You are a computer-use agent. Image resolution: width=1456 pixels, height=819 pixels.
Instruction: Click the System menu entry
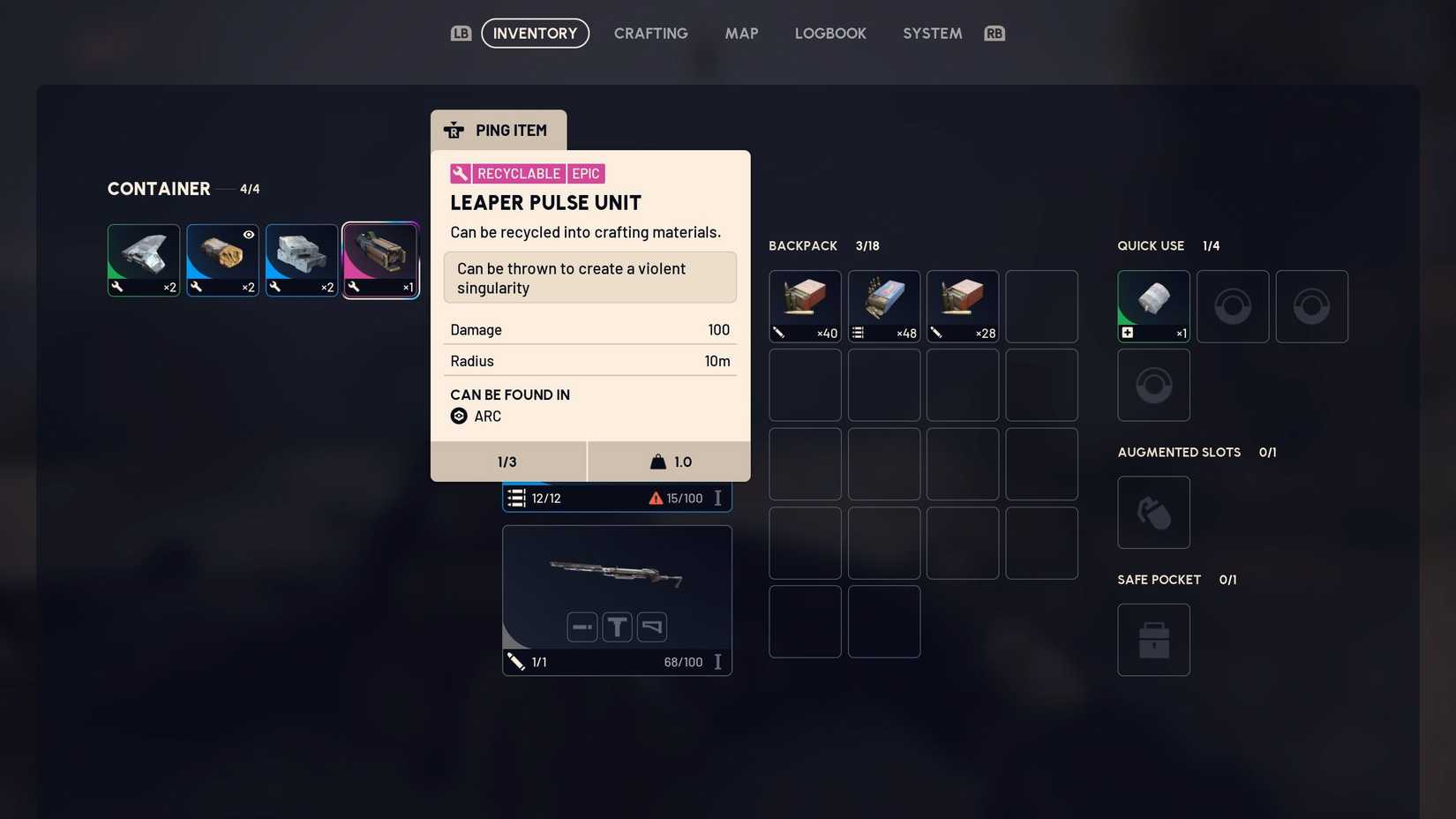coord(932,33)
